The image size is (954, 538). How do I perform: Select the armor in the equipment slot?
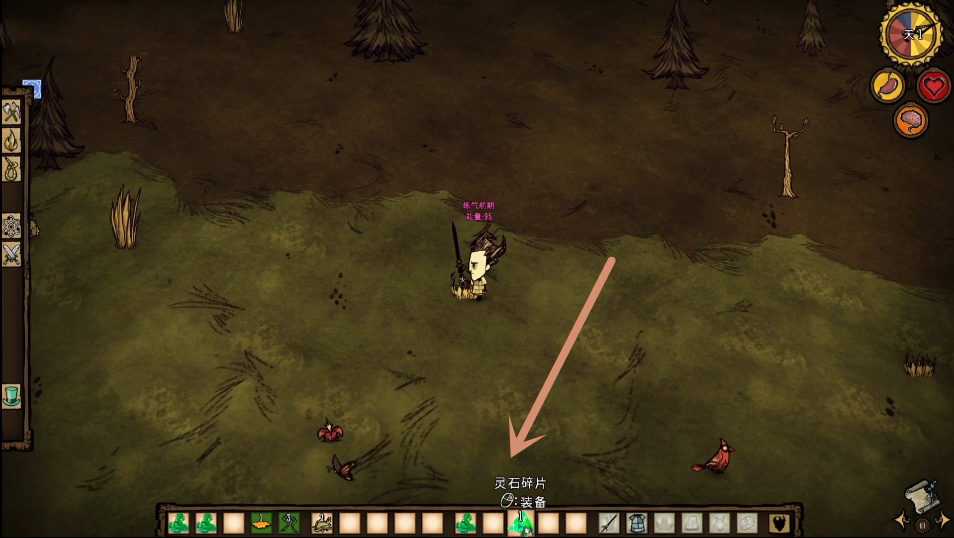point(637,523)
